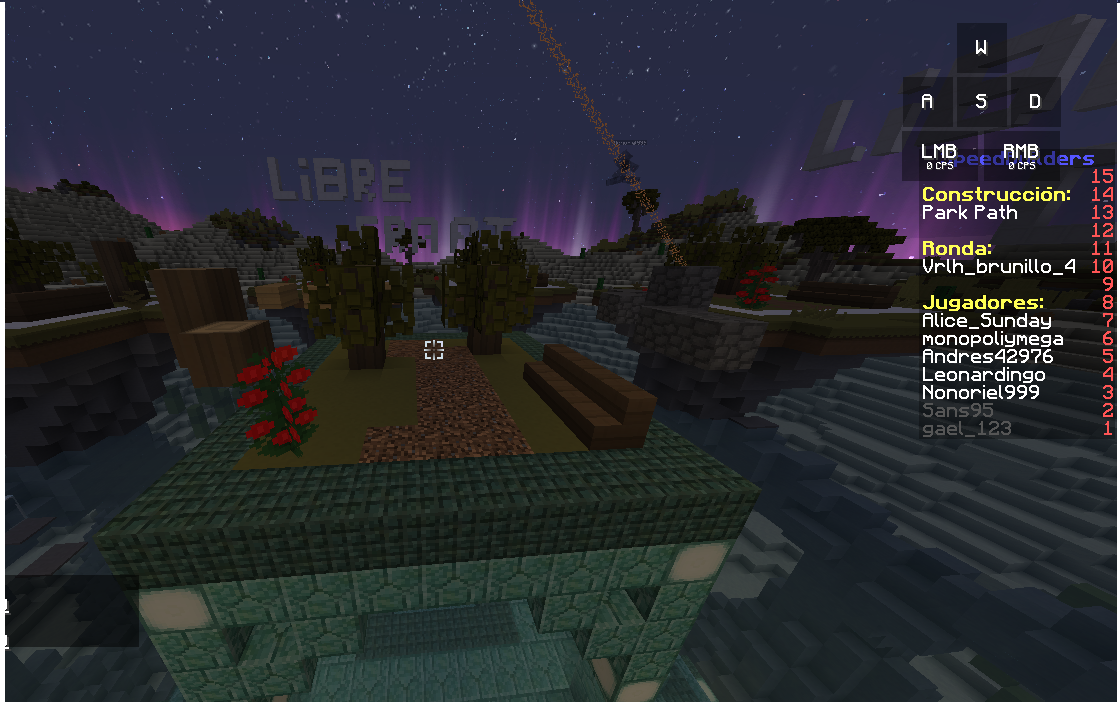
Task: Choose the greyed-out gael_123 player row
Action: point(966,429)
